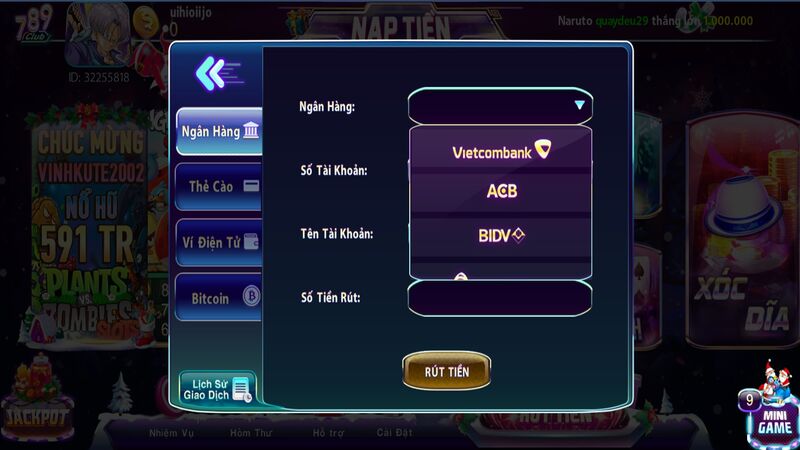The image size is (800, 450).
Task: Click the Số Tiền Rút amount field
Action: (500, 297)
